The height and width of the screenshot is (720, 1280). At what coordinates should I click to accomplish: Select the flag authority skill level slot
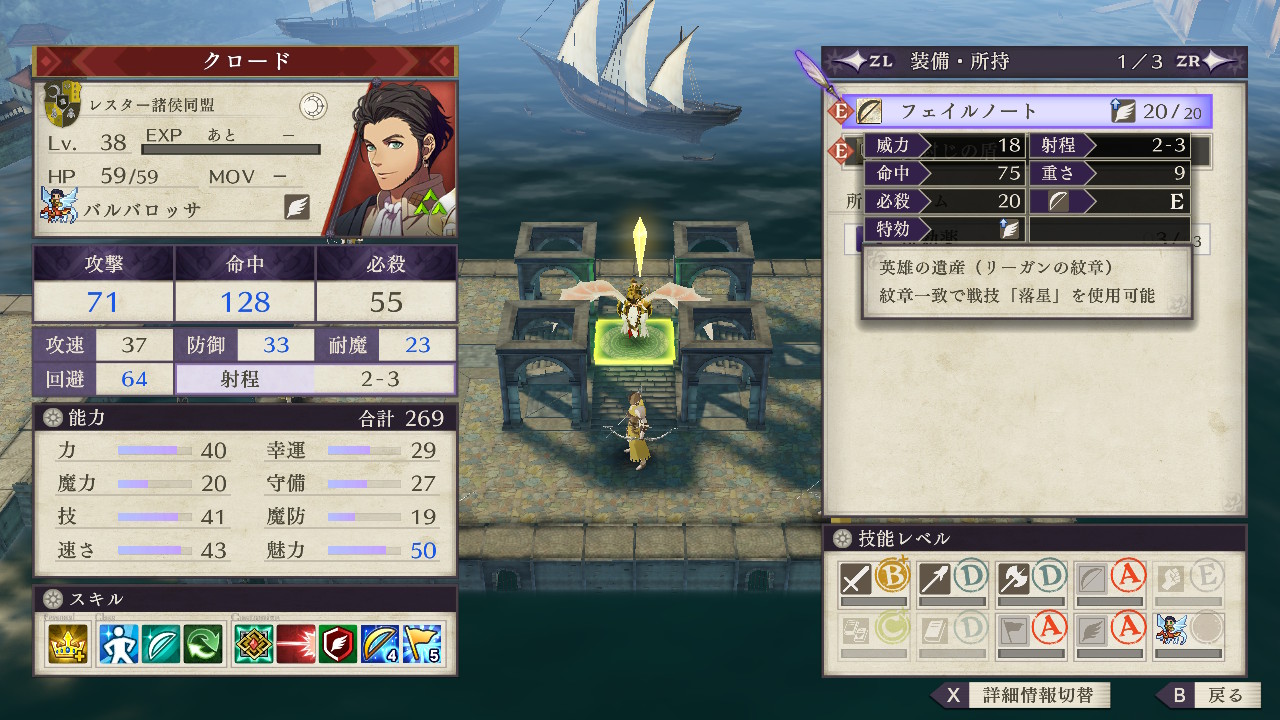[x=1032, y=632]
